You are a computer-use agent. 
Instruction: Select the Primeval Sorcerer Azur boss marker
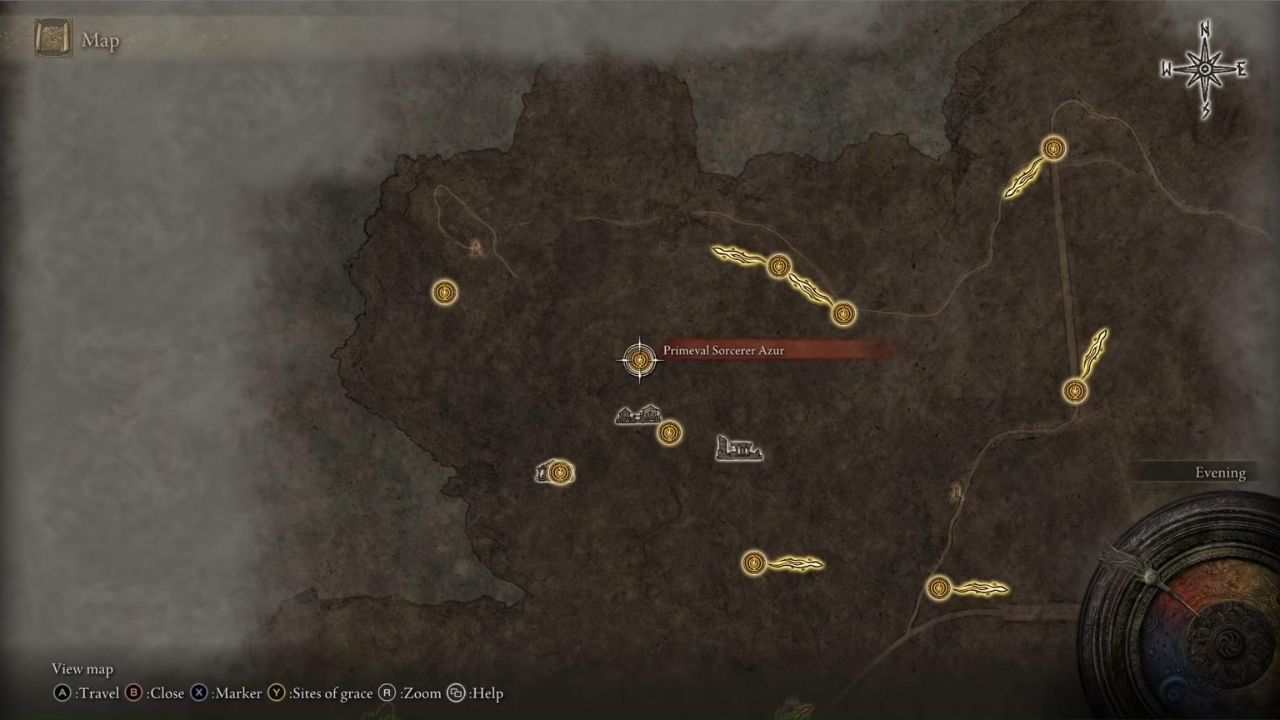[639, 359]
